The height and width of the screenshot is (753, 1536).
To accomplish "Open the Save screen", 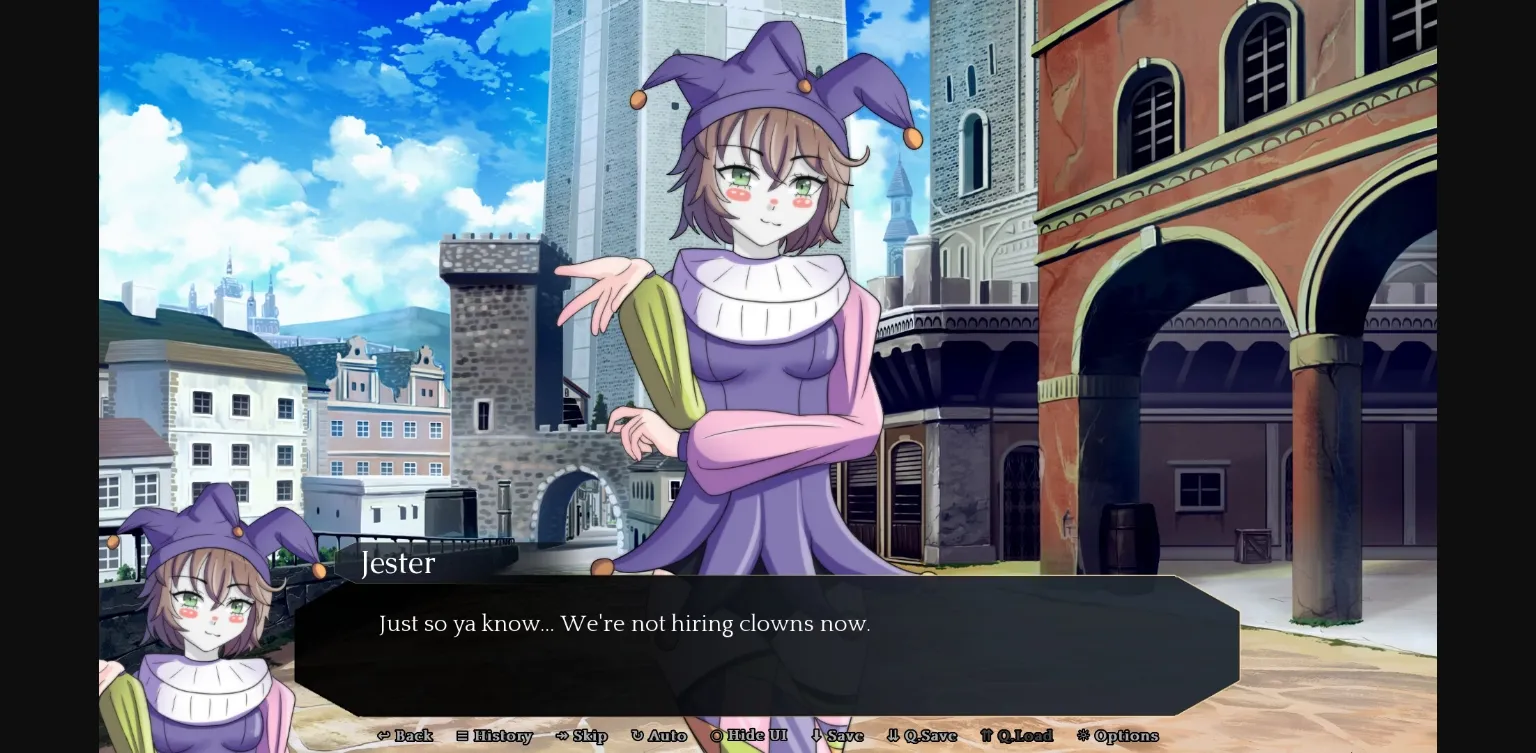I will tap(838, 736).
